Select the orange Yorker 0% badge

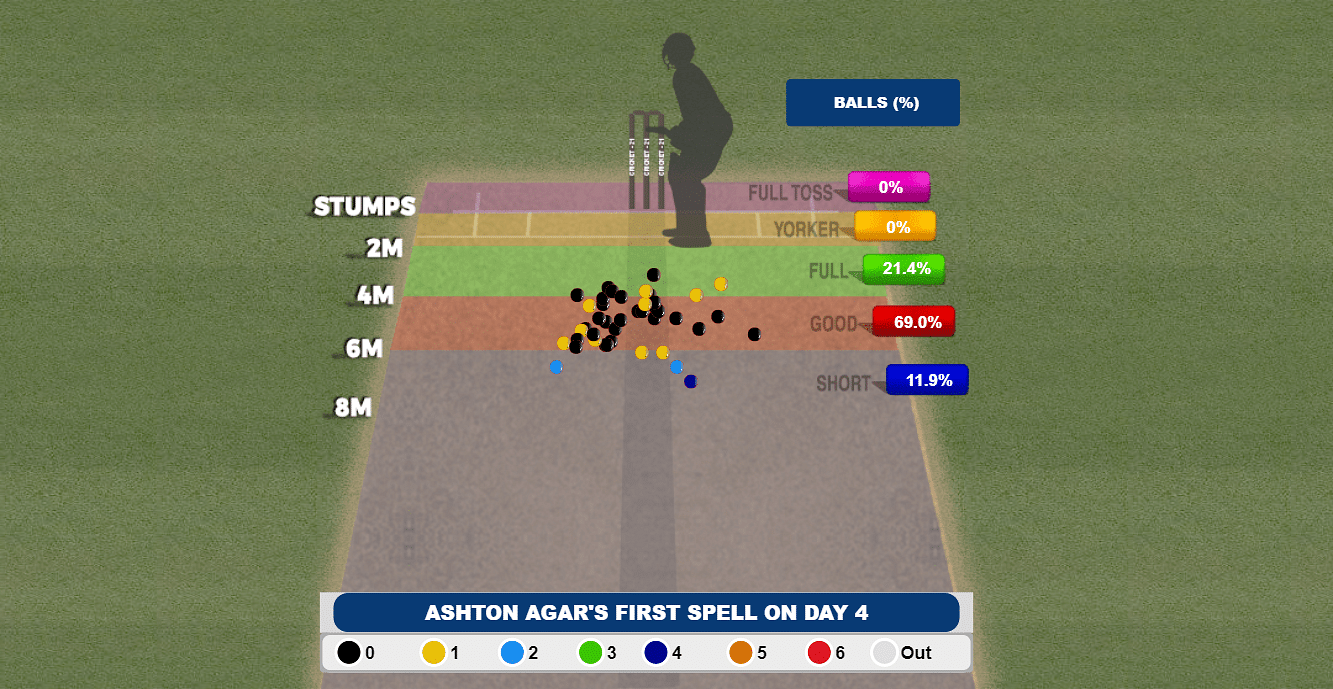click(895, 227)
